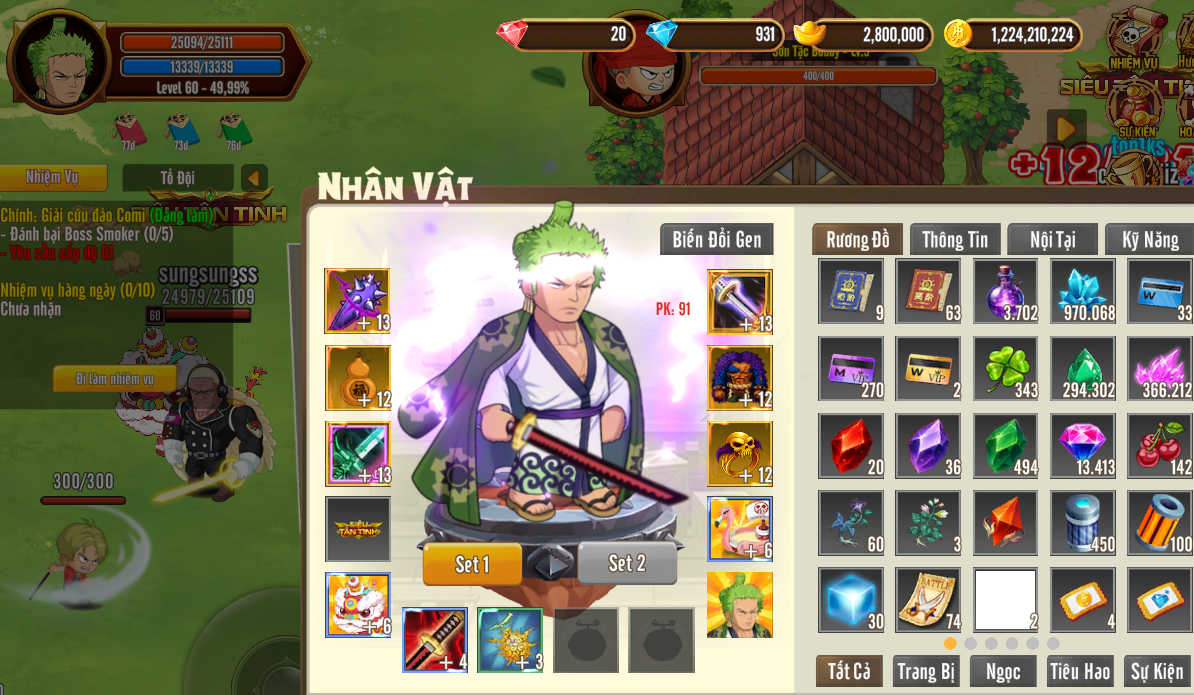The width and height of the screenshot is (1194, 695).
Task: Choose equipment Set 1
Action: (472, 564)
